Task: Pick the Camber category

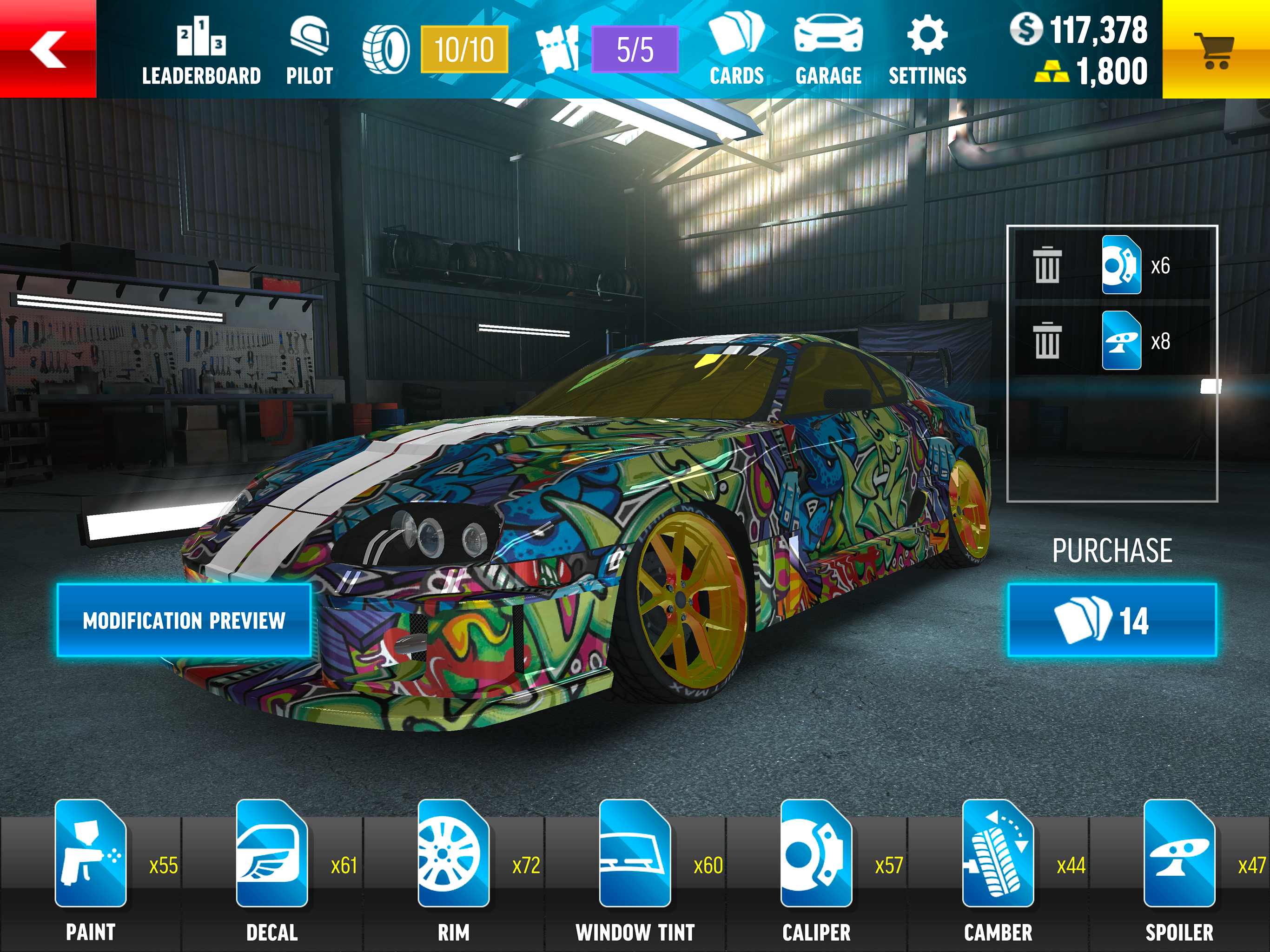Action: (998, 867)
